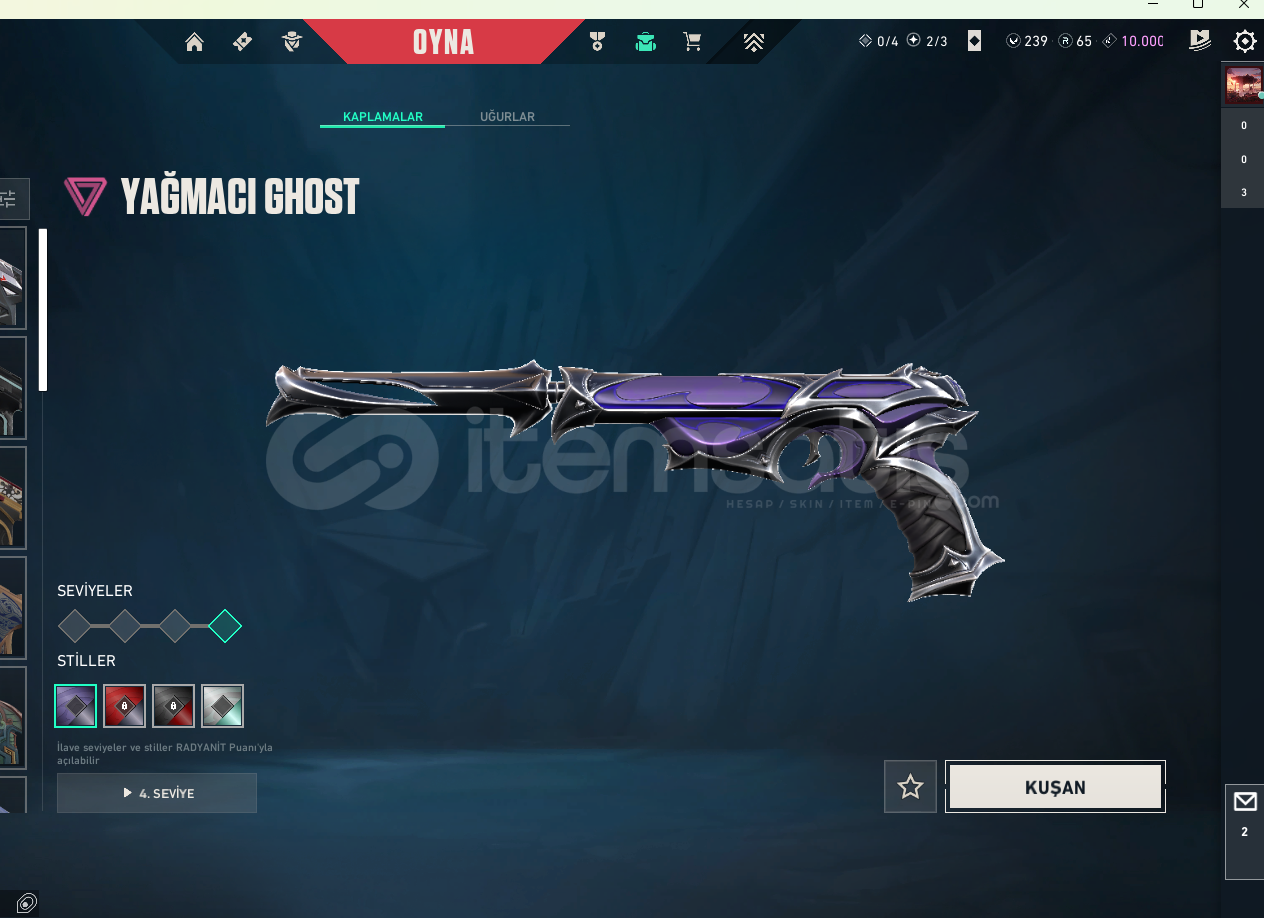
Task: Choose the locked black style variant
Action: click(174, 706)
